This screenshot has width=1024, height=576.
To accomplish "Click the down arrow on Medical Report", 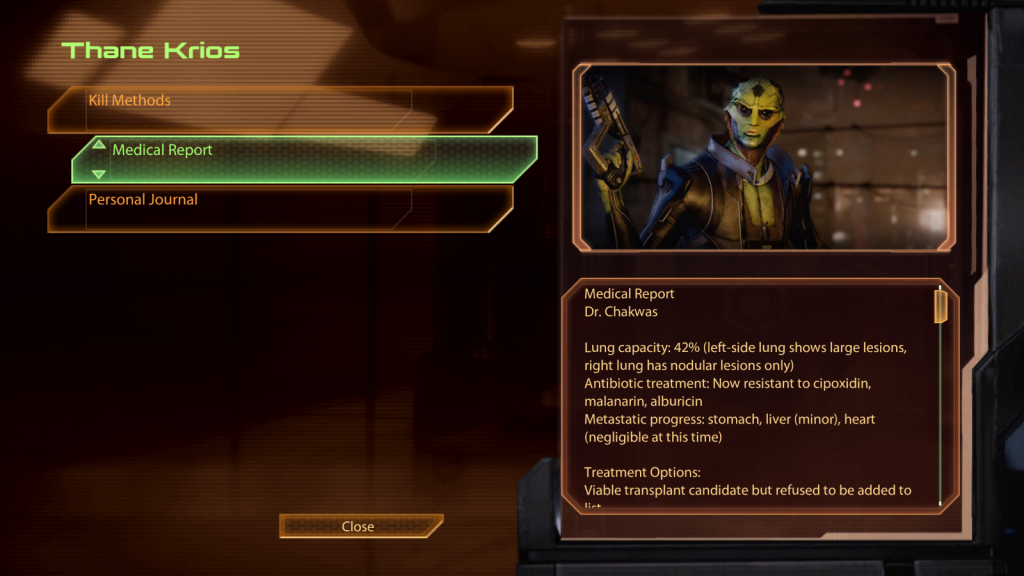I will tap(98, 174).
